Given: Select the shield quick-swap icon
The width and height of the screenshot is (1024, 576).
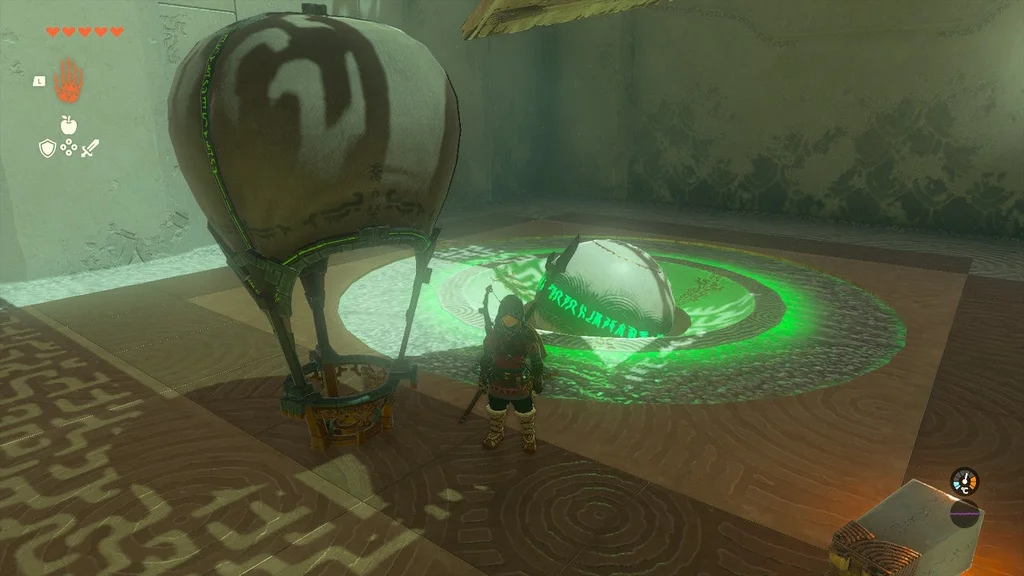Looking at the screenshot, I should [x=46, y=149].
